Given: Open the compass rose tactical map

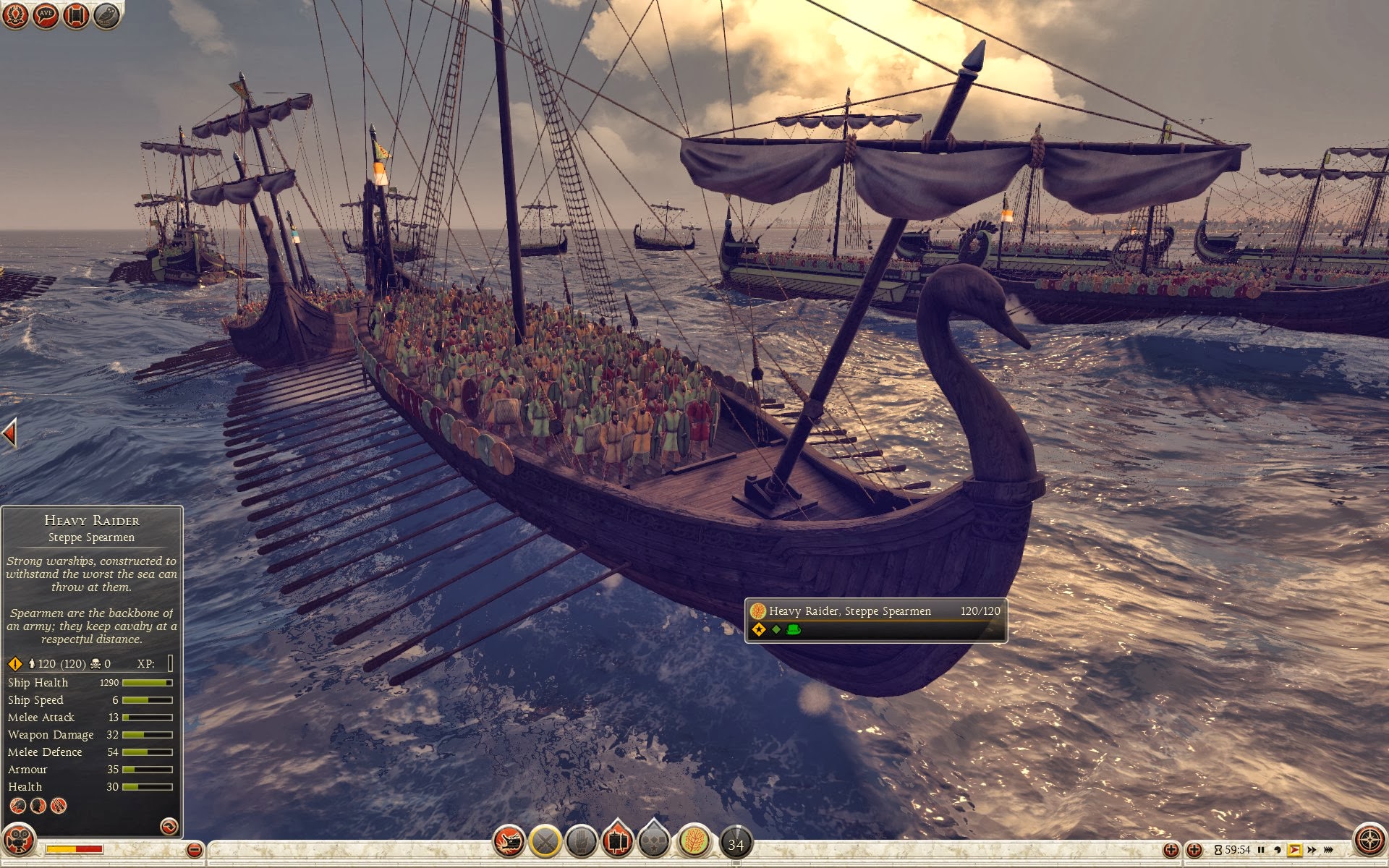Looking at the screenshot, I should pos(1369,840).
